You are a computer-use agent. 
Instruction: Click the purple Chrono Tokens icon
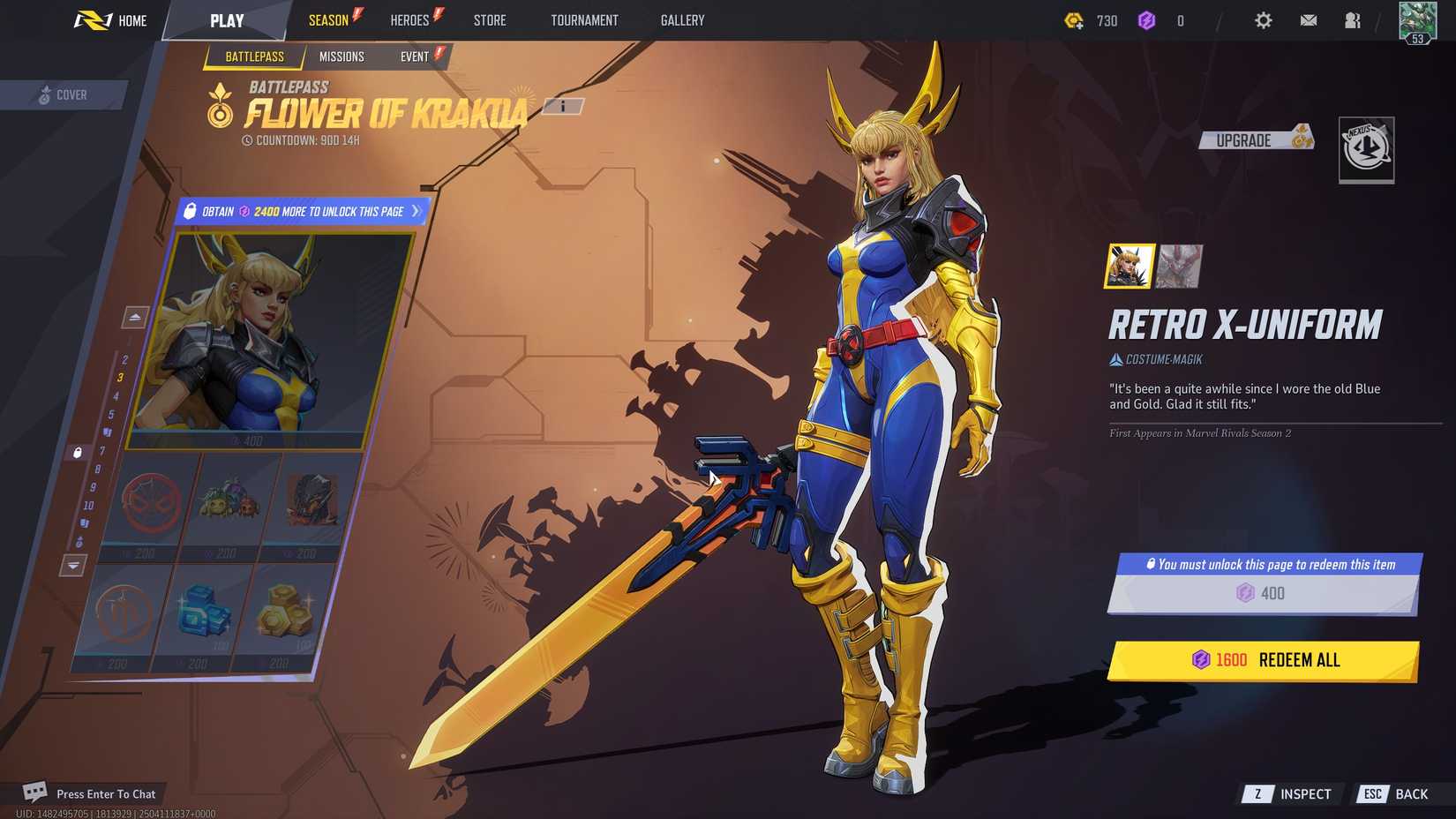click(1147, 20)
